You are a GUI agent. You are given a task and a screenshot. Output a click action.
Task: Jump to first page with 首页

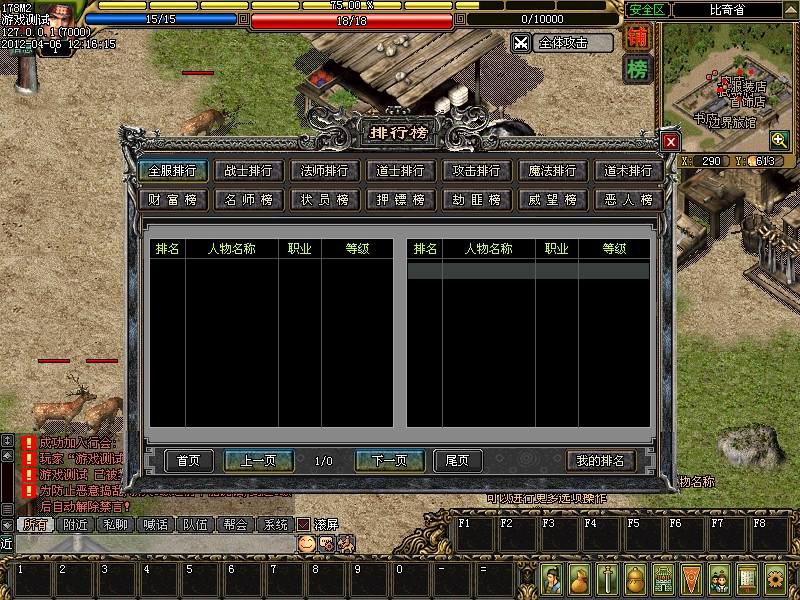pyautogui.click(x=188, y=461)
